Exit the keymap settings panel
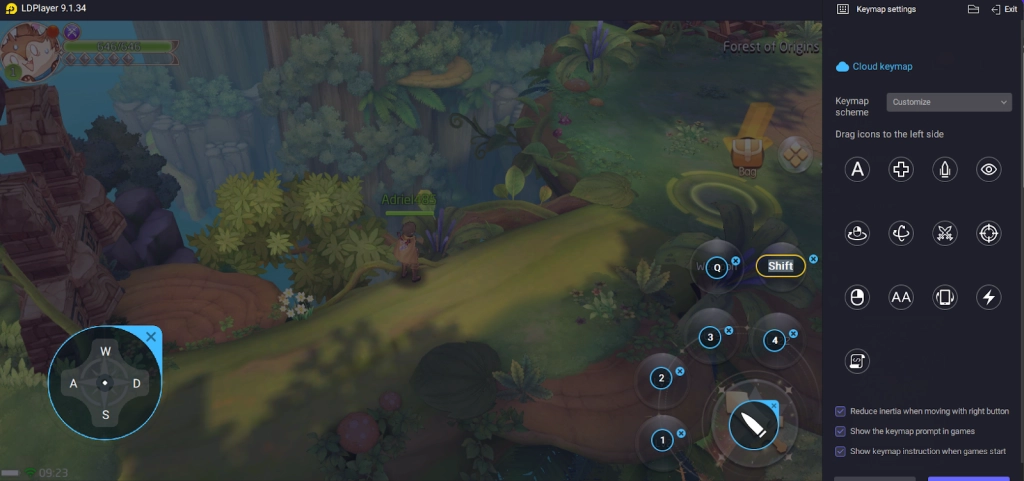 [x=1003, y=9]
